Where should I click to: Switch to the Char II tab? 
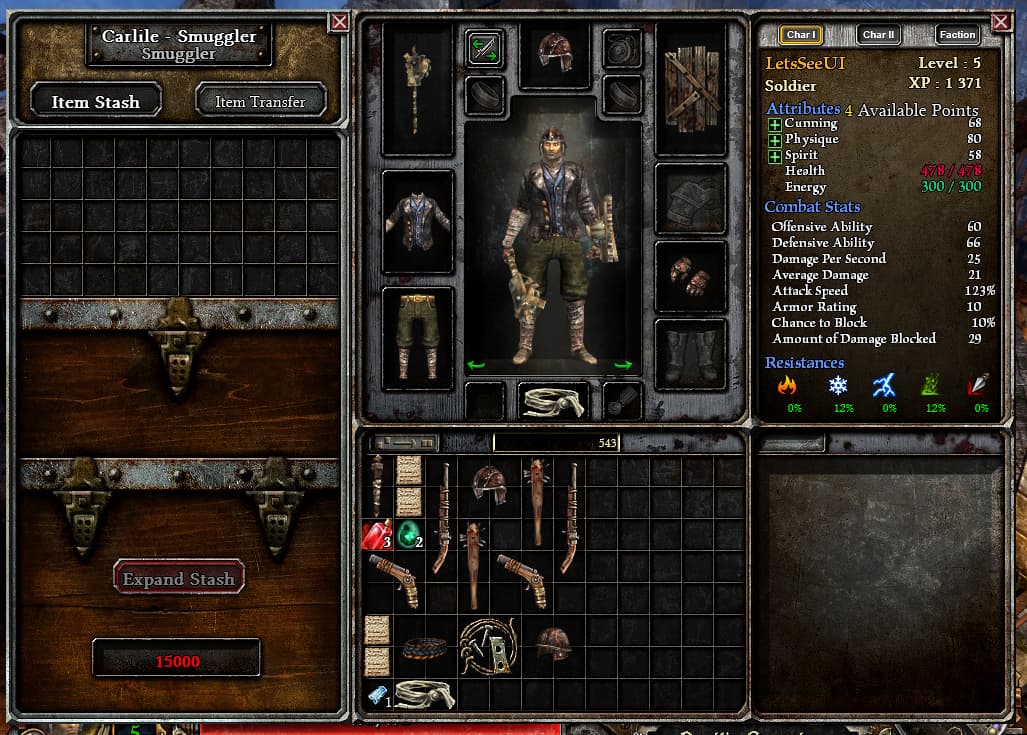pos(879,34)
